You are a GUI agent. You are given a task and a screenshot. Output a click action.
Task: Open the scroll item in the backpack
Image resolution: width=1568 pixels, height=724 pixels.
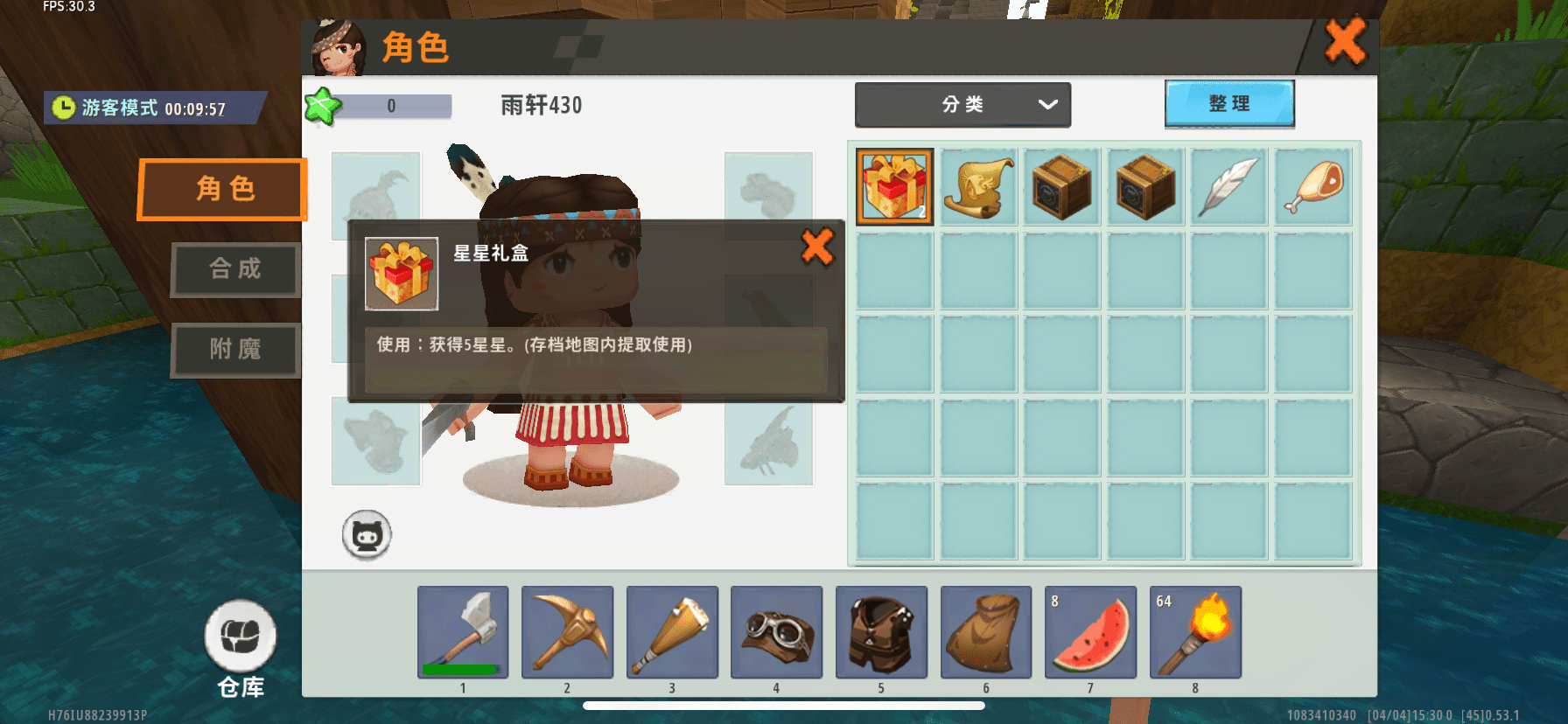[x=977, y=186]
